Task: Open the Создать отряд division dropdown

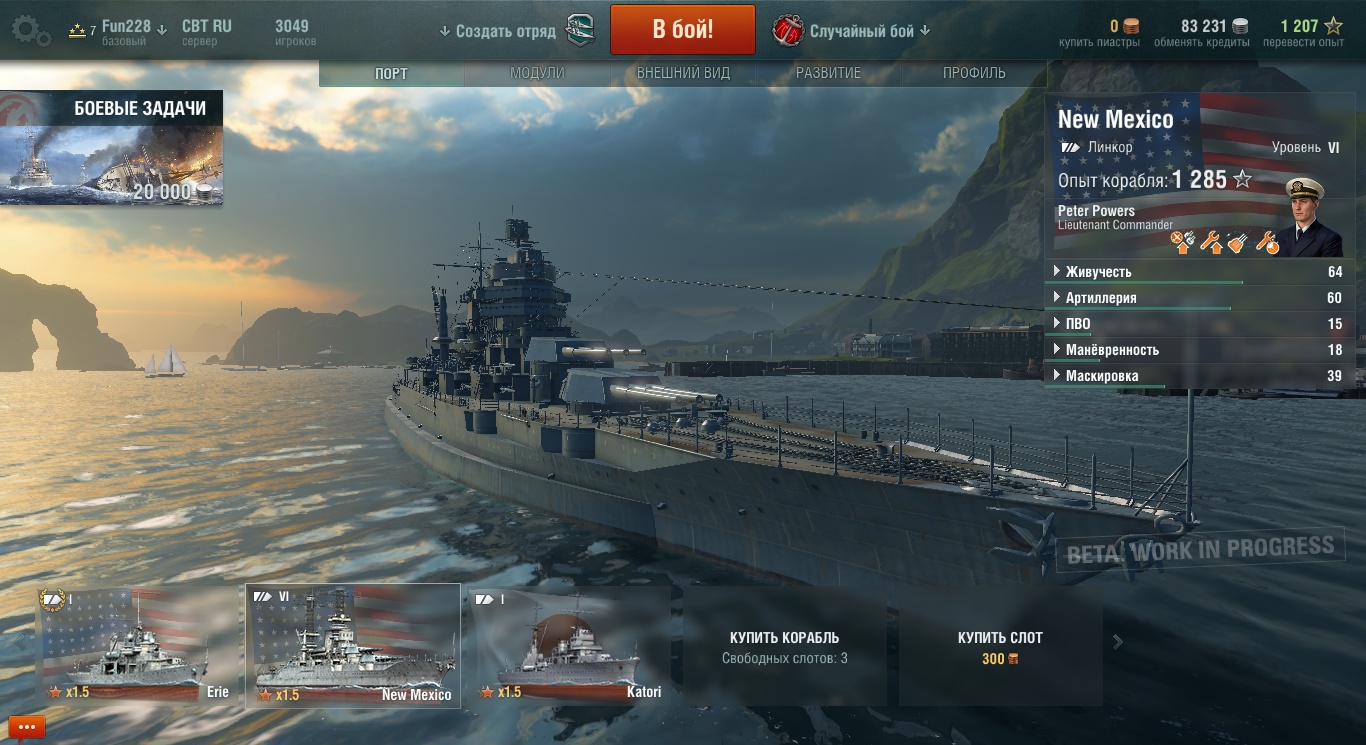Action: 497,31
